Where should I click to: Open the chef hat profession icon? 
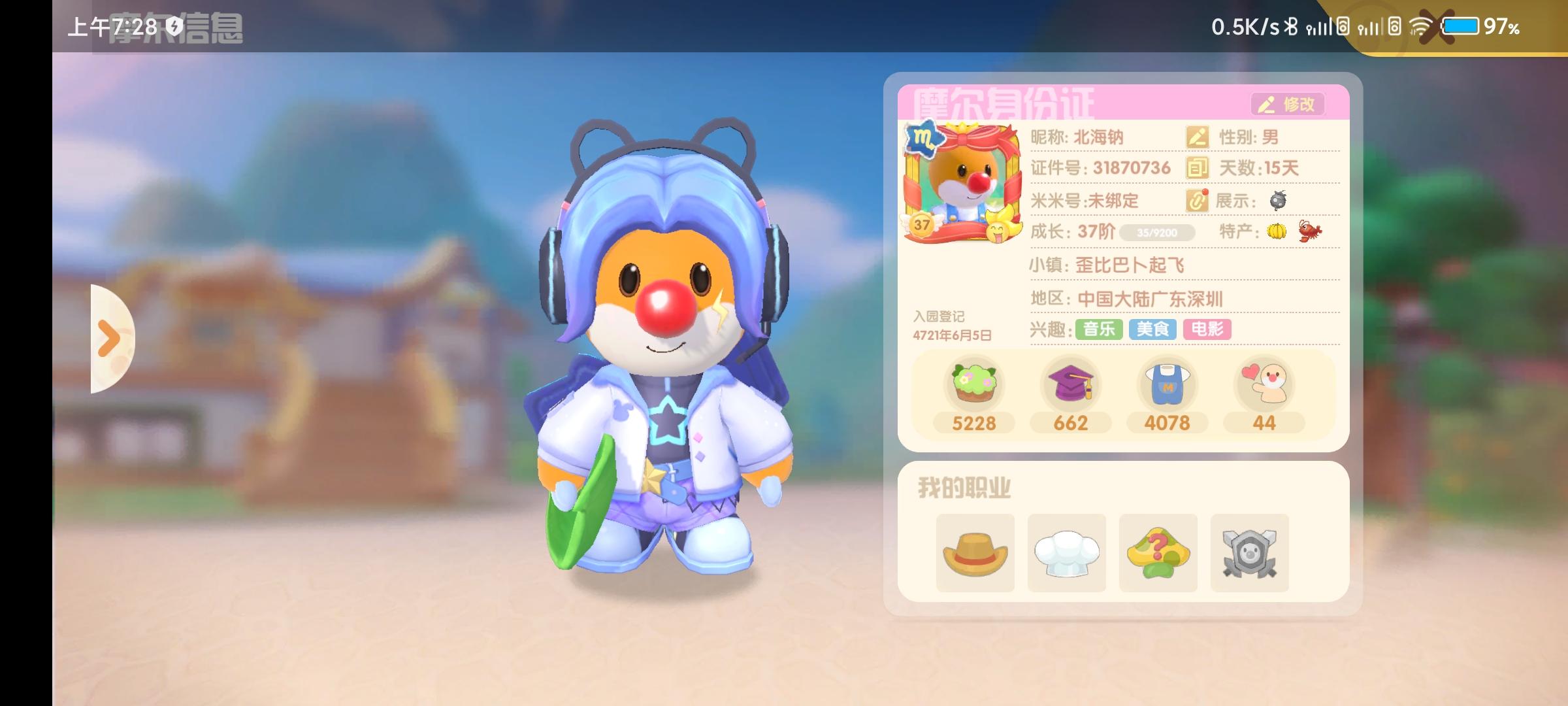click(x=1067, y=552)
